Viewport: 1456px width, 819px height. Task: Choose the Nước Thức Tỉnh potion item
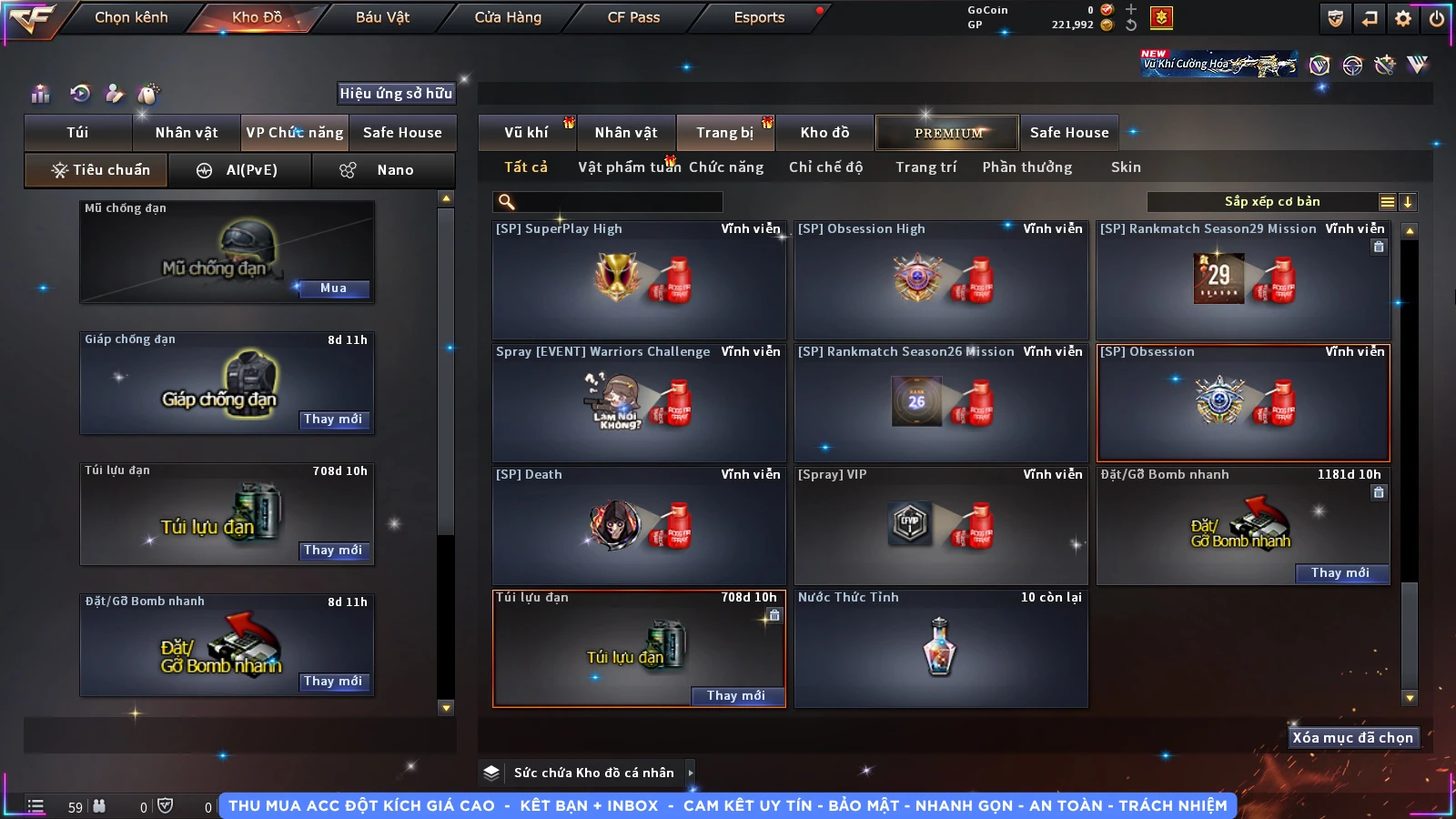pos(941,648)
